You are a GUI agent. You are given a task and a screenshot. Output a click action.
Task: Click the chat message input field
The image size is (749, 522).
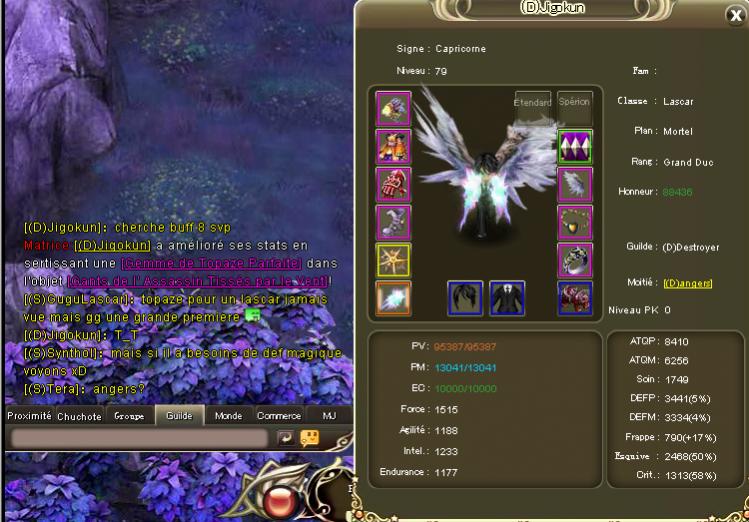(x=139, y=439)
